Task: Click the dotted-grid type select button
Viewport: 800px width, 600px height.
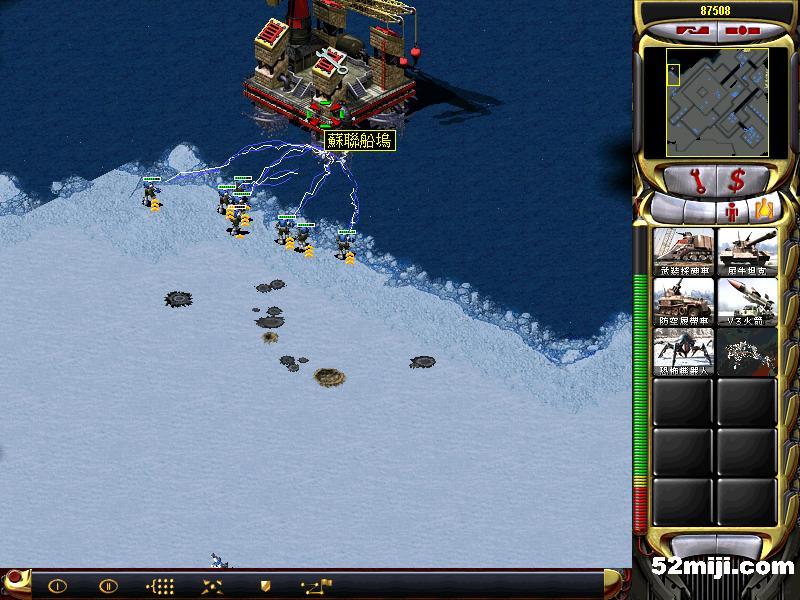Action: click(160, 586)
